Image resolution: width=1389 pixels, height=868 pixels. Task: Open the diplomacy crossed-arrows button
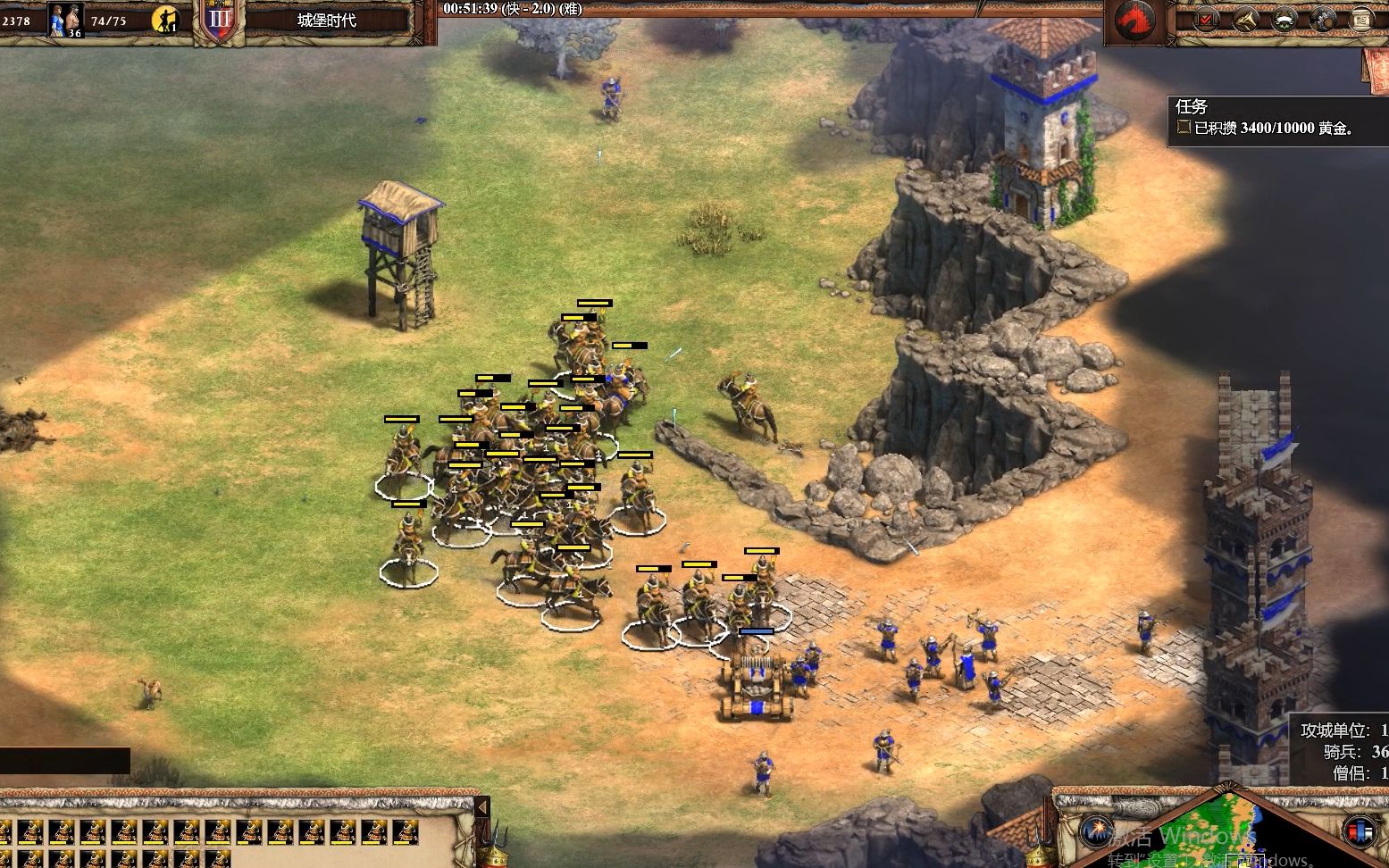1245,19
